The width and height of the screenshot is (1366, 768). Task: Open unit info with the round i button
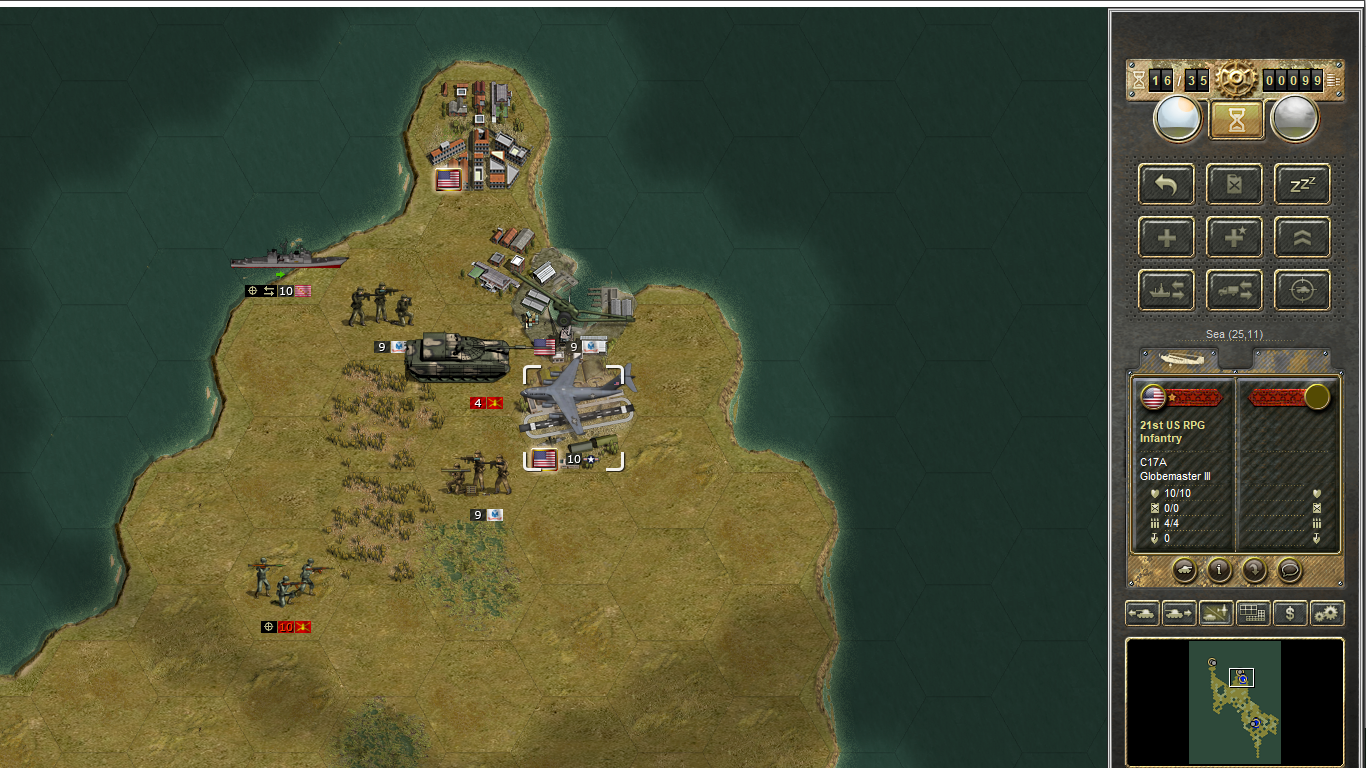[1219, 570]
